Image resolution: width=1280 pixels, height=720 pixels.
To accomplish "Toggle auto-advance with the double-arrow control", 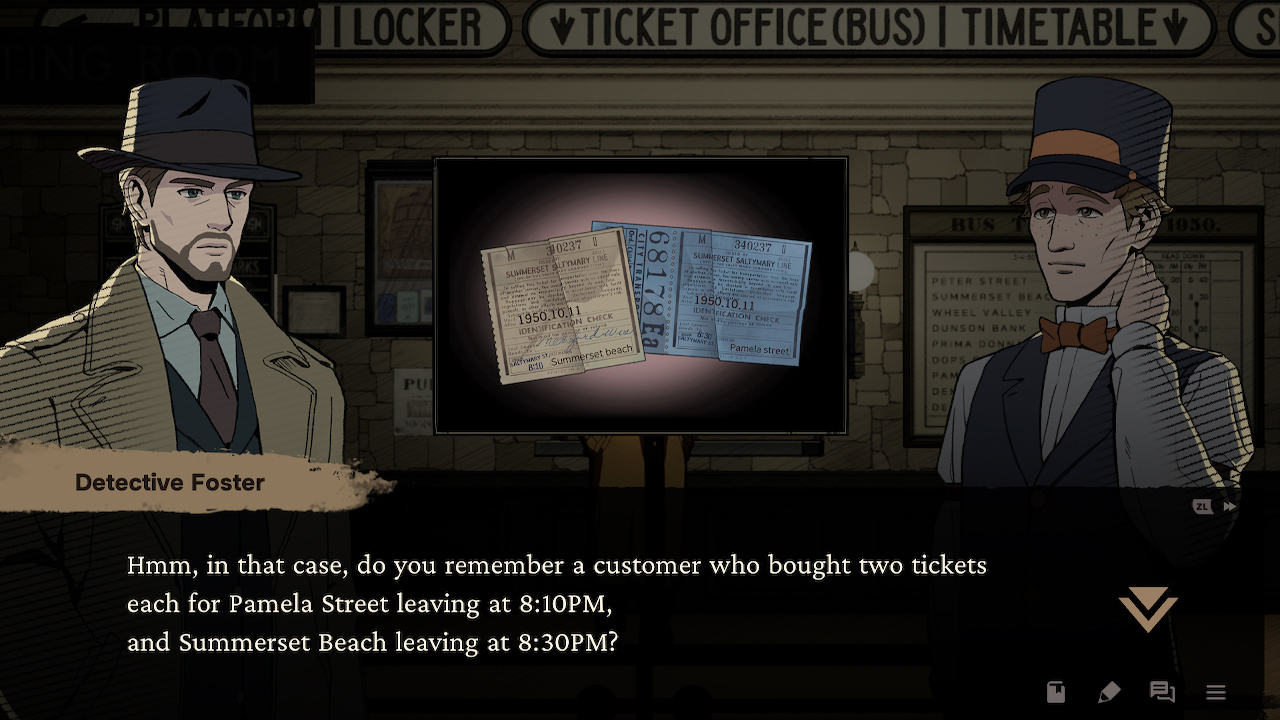I will 1230,506.
